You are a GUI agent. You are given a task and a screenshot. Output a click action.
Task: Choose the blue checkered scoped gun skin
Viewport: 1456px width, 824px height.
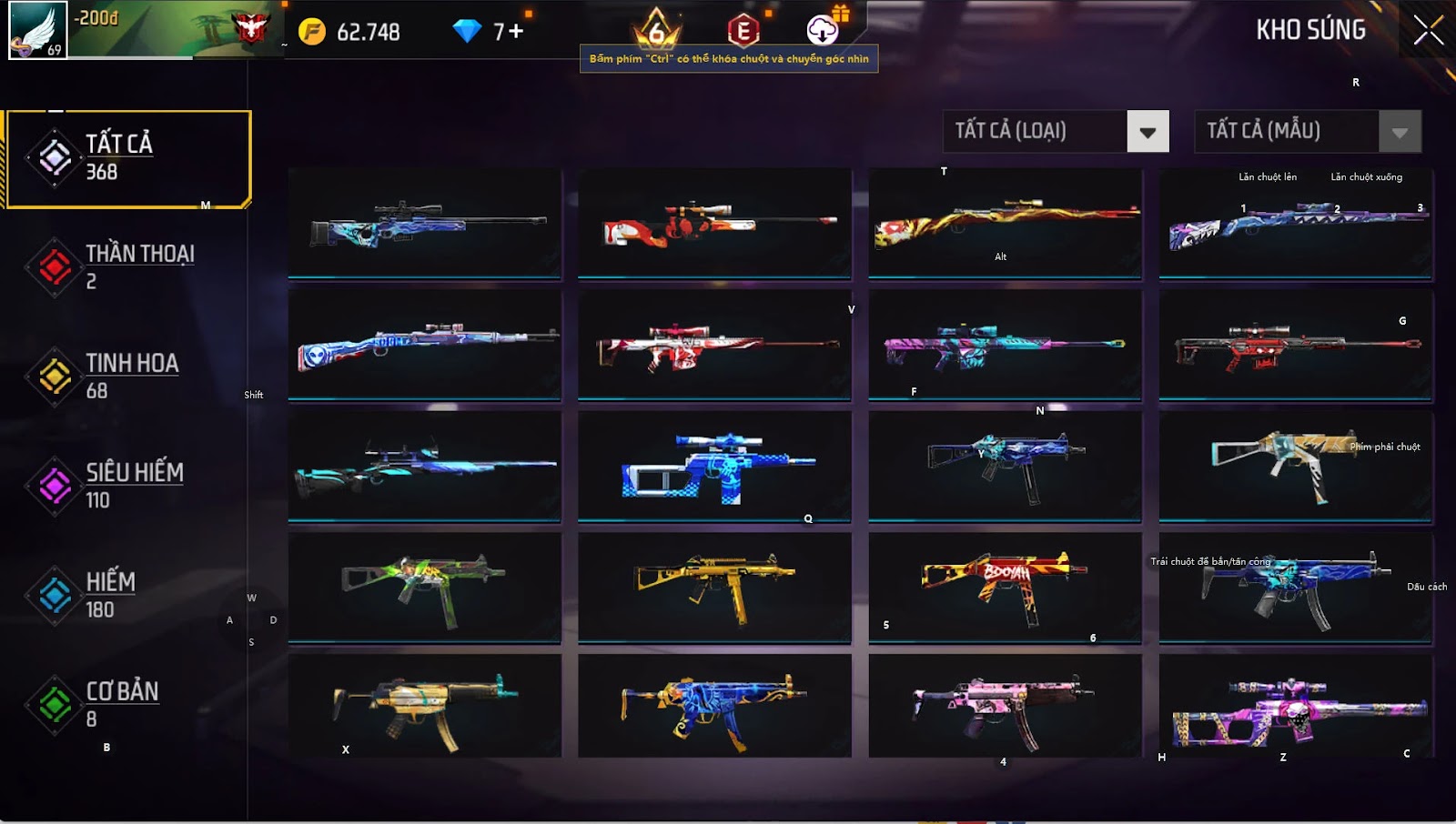pos(714,466)
